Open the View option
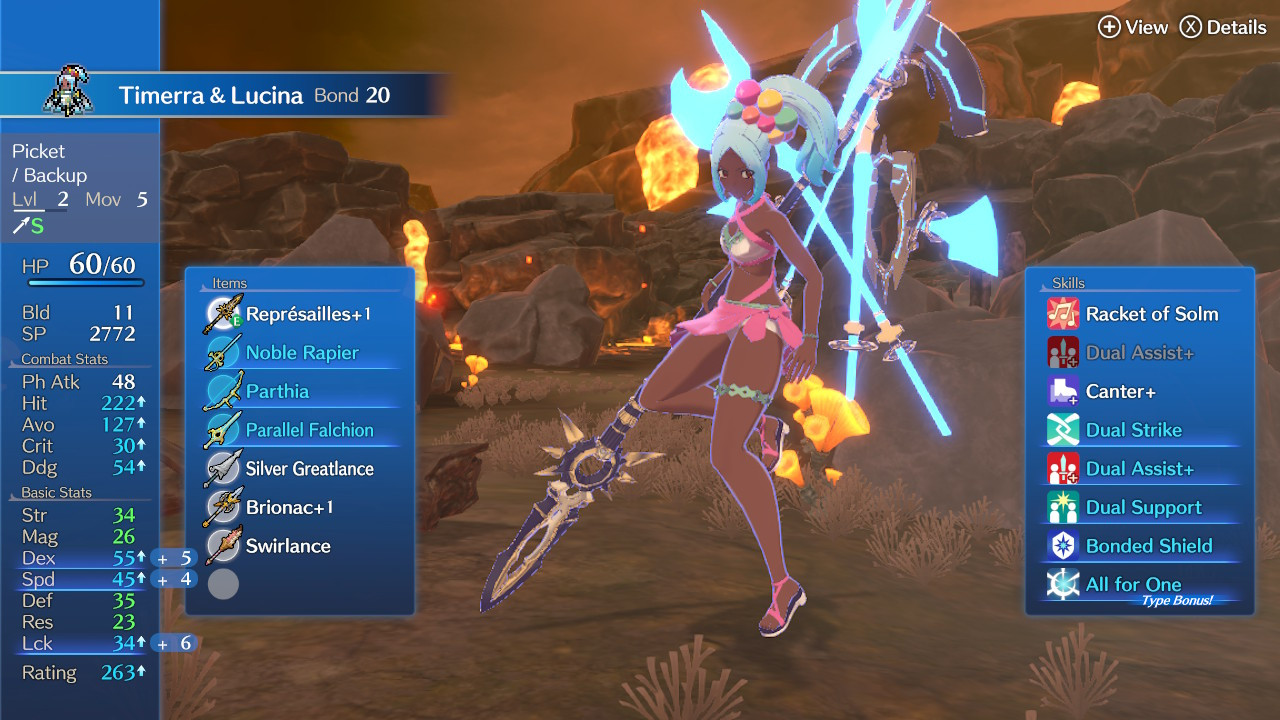The image size is (1280, 720). pyautogui.click(x=1135, y=28)
